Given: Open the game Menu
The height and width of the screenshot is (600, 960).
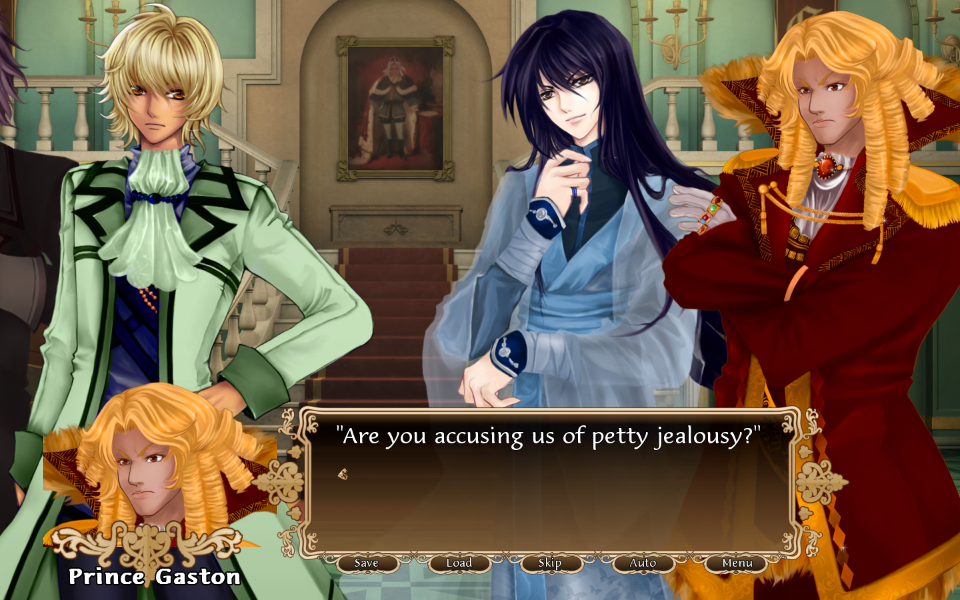Looking at the screenshot, I should (x=737, y=563).
